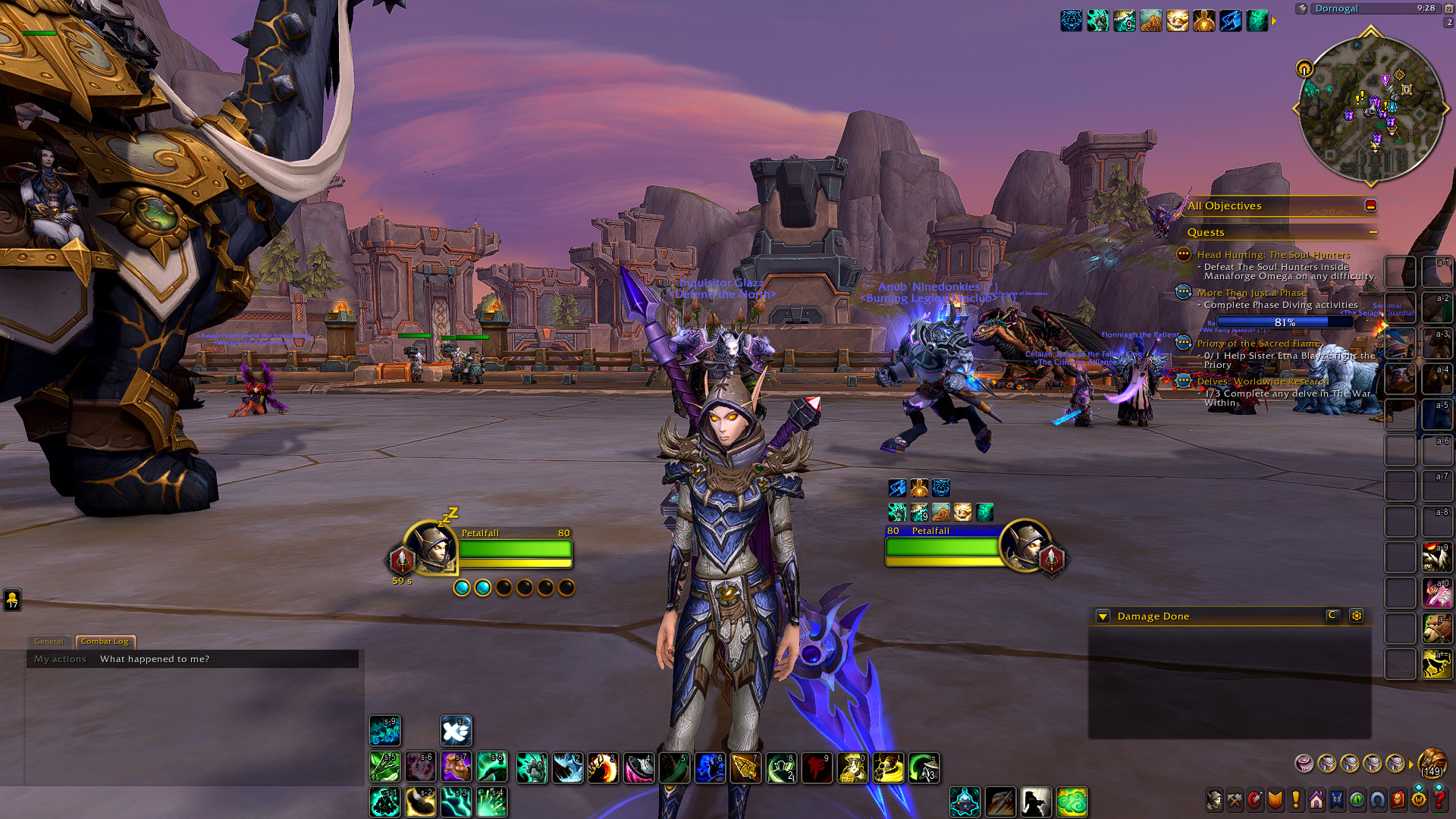Image resolution: width=1456 pixels, height=819 pixels.
Task: Expand the buff bar with the yellow arrow
Action: [1274, 20]
